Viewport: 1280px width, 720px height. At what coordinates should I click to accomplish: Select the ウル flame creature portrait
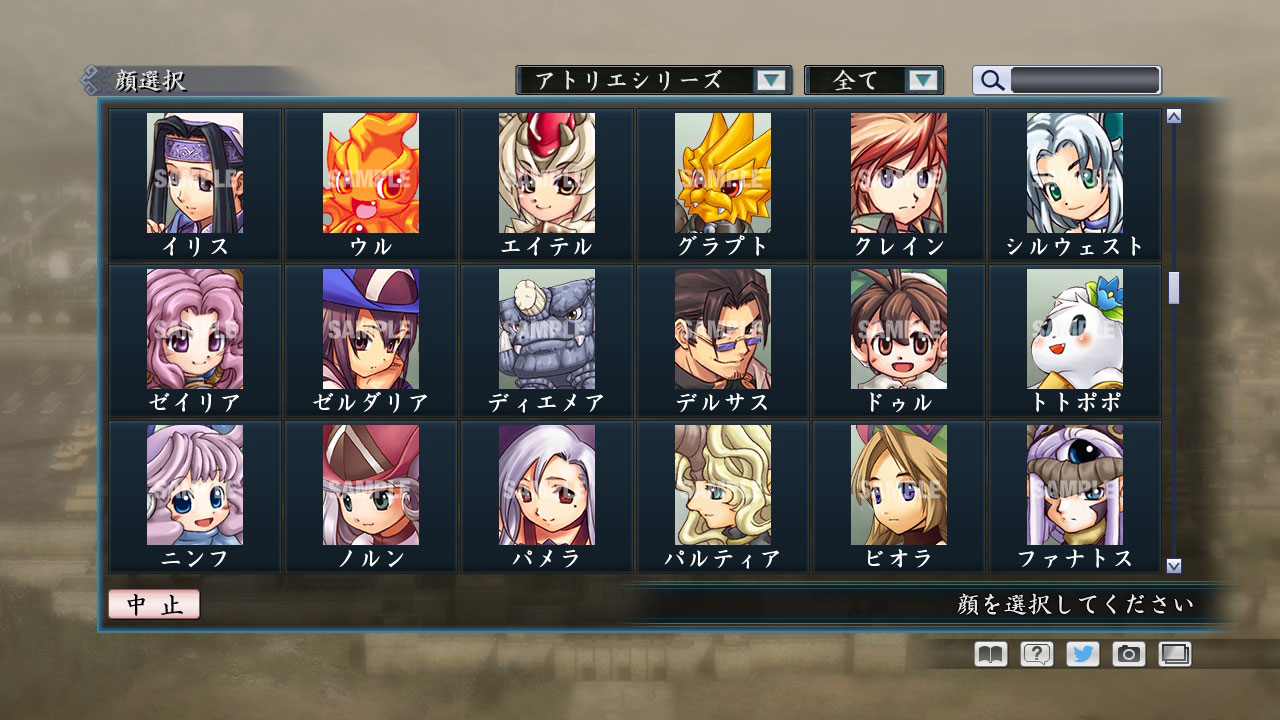[371, 175]
